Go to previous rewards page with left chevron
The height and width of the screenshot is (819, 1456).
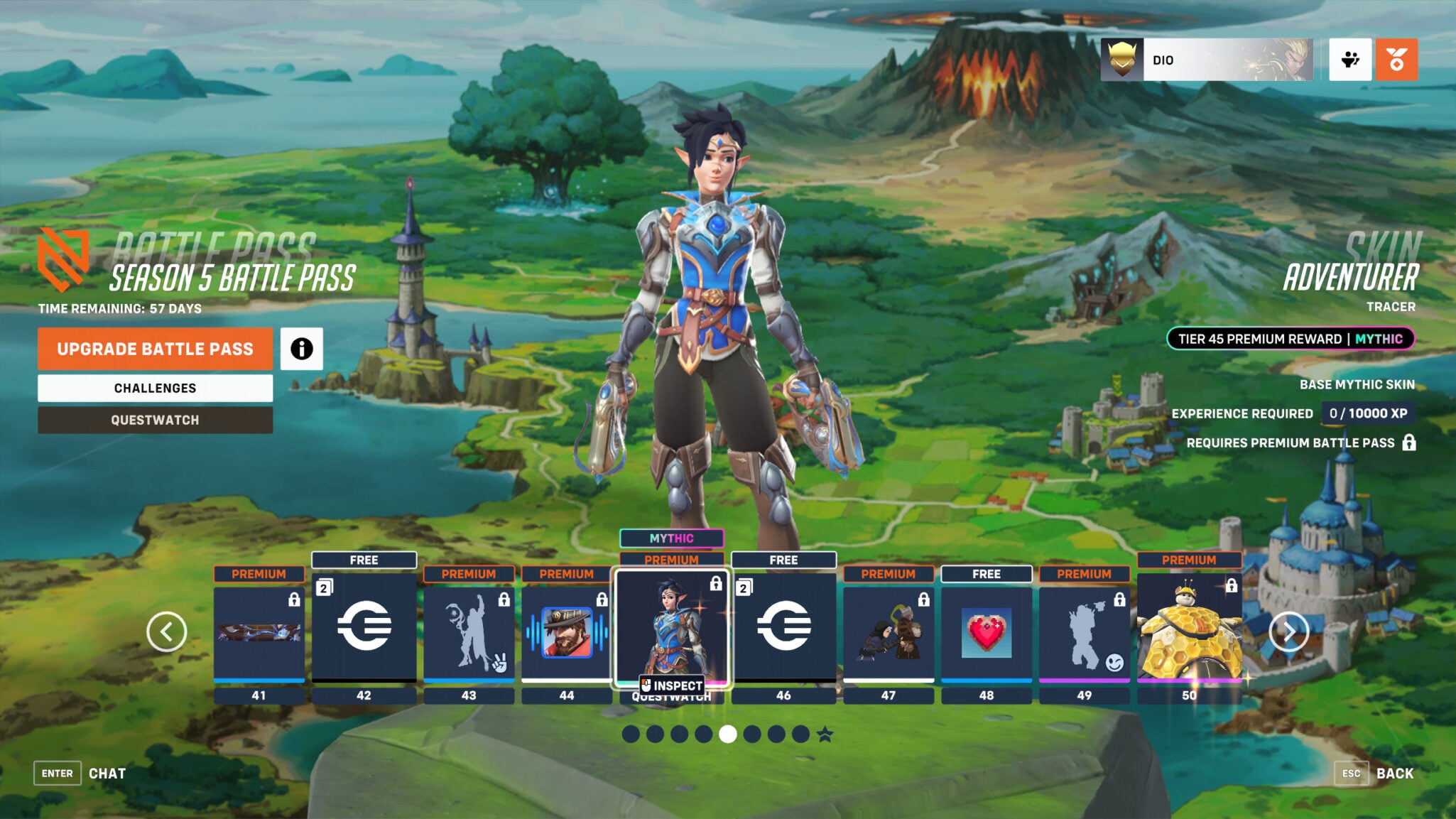pyautogui.click(x=168, y=630)
